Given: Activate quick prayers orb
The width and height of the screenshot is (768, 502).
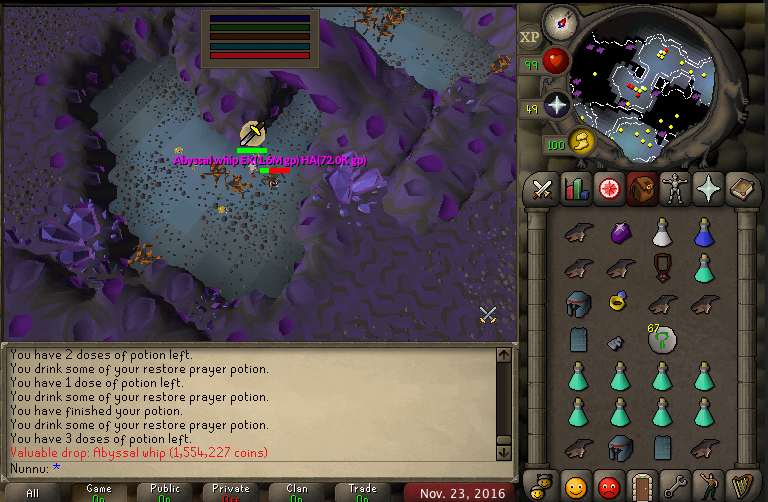Looking at the screenshot, I should click(x=556, y=104).
